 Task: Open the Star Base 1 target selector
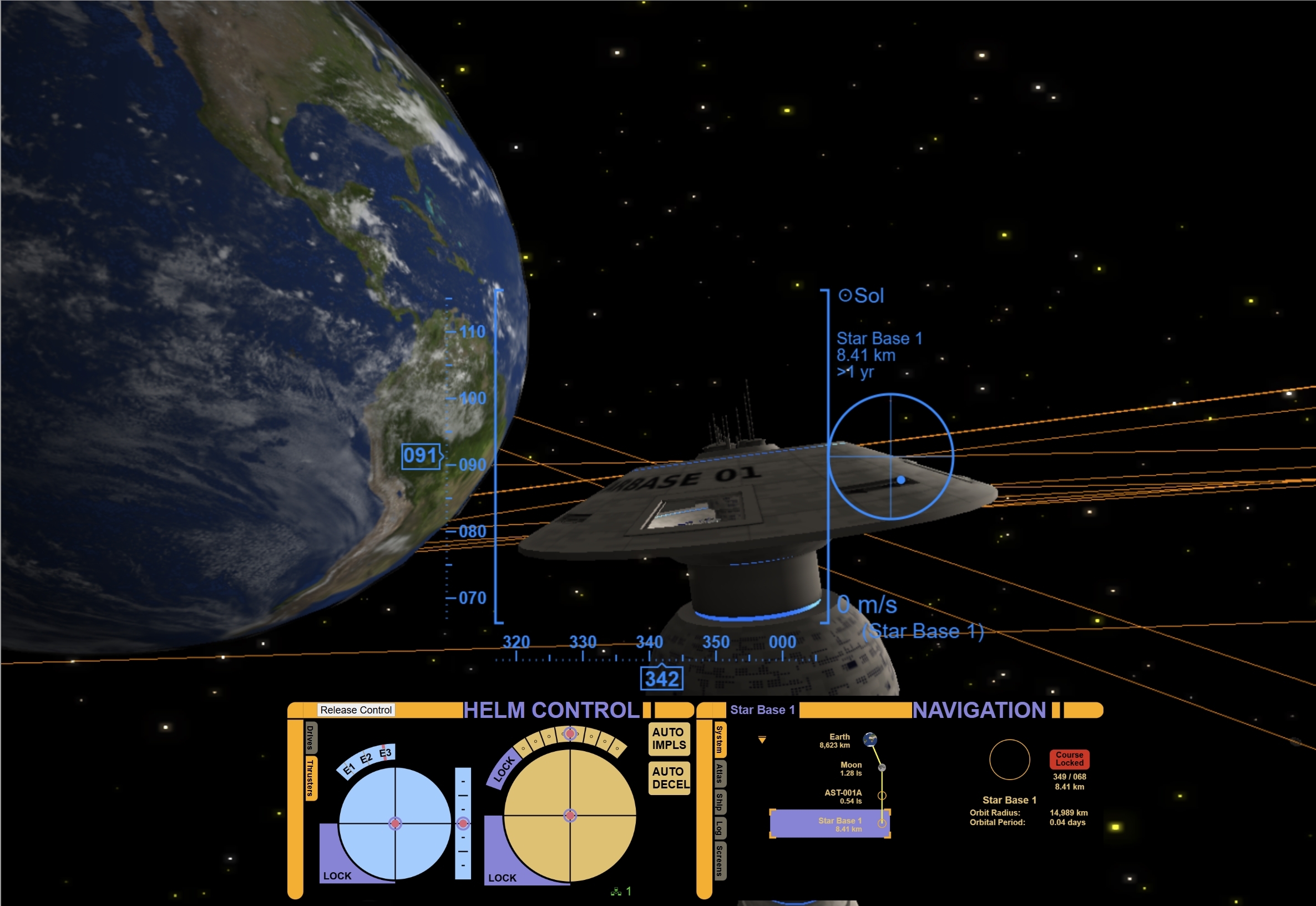[x=763, y=710]
